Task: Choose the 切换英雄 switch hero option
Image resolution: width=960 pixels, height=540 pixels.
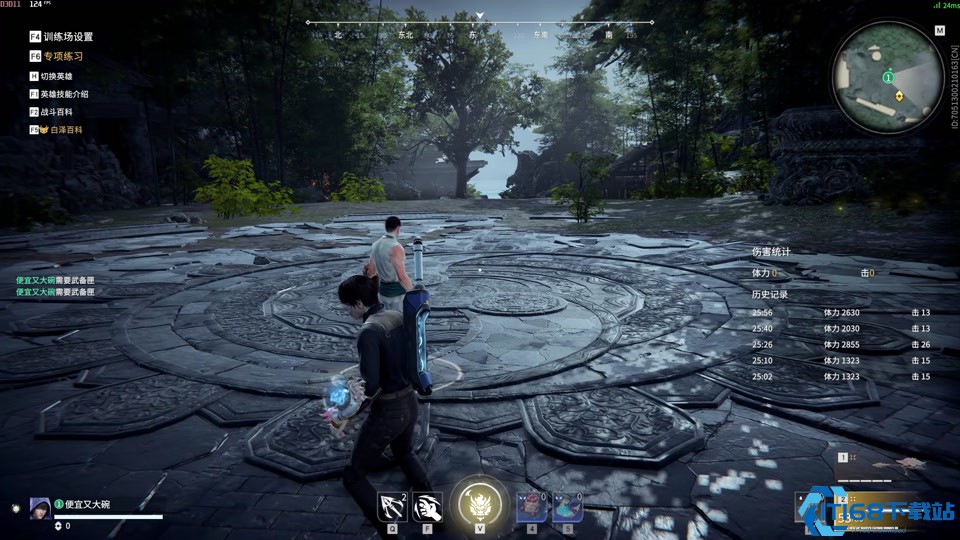Action: point(58,76)
